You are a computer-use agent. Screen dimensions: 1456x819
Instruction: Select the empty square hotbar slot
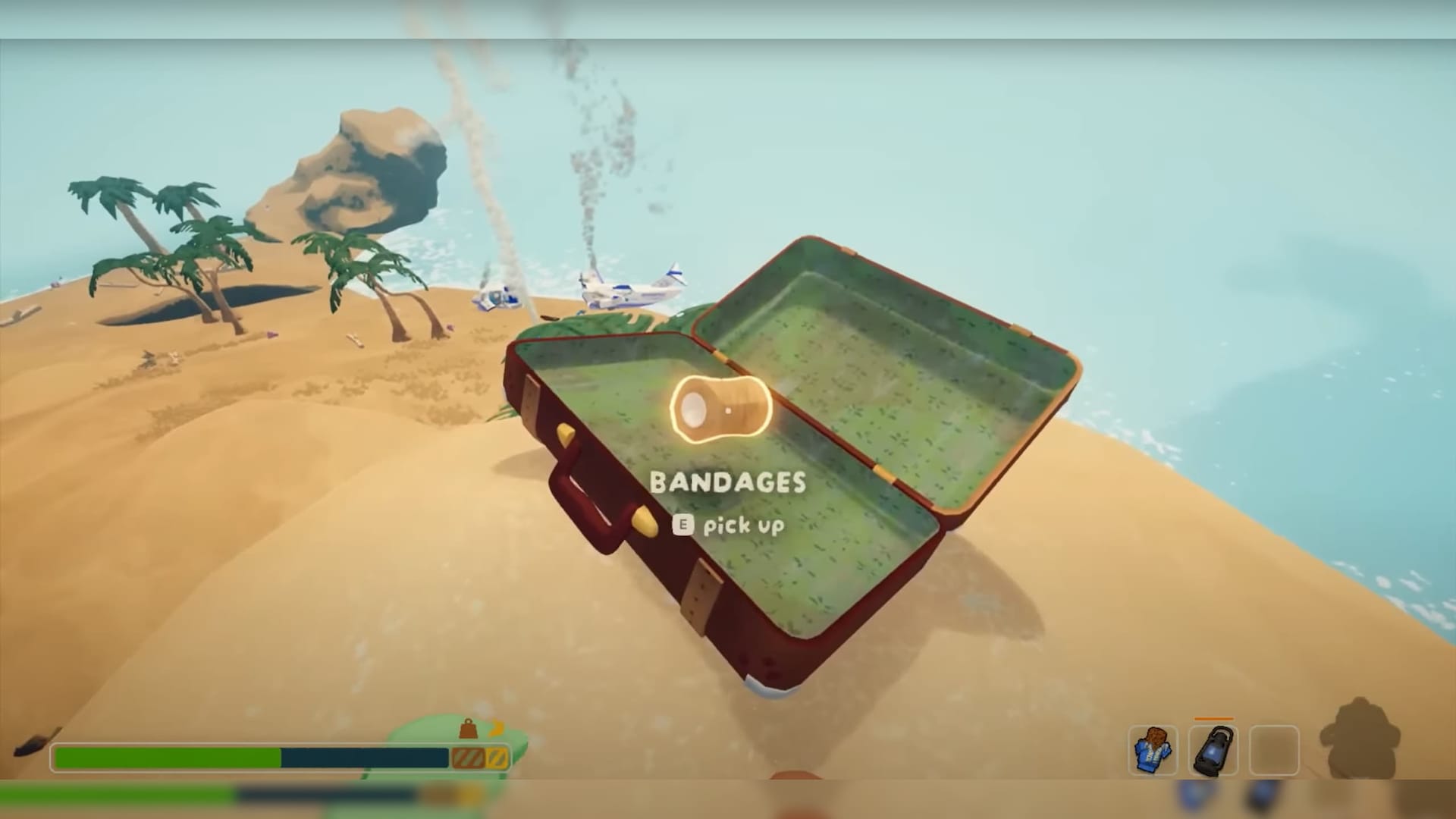[1274, 750]
